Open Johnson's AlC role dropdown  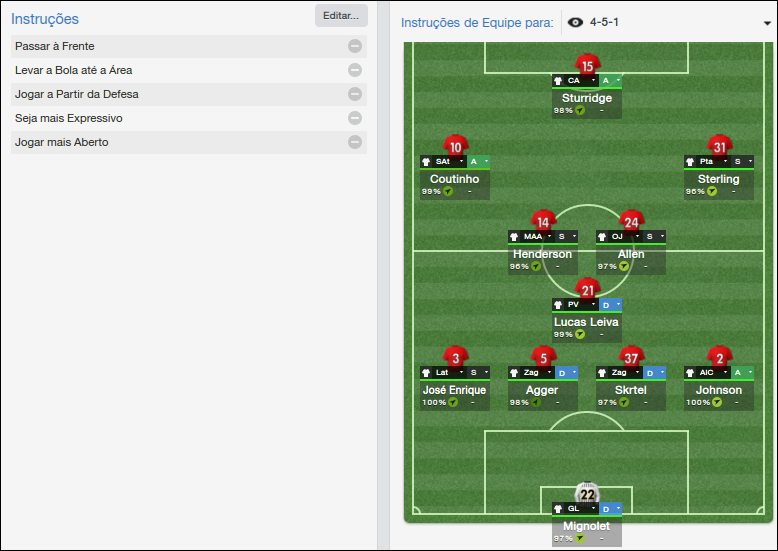coord(708,373)
